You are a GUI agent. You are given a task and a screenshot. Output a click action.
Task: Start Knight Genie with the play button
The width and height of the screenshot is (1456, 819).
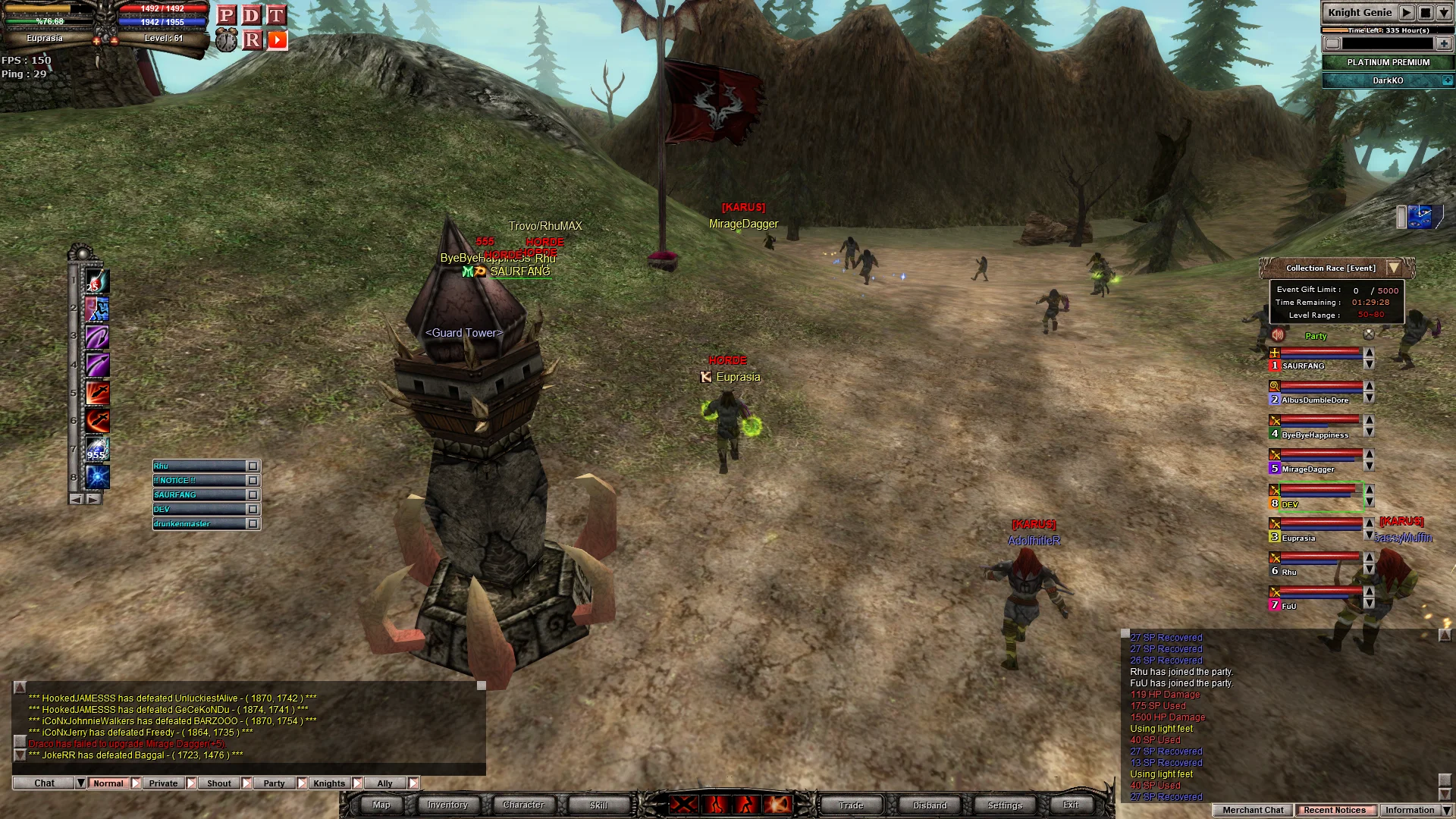(x=1407, y=13)
